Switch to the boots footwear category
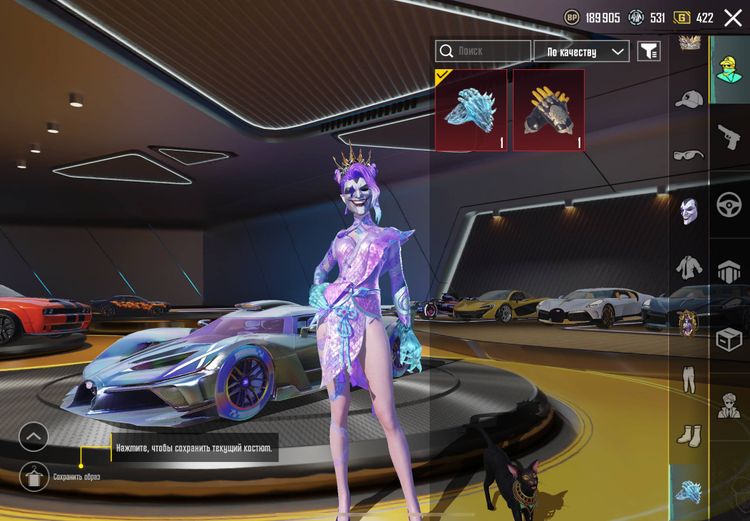 click(689, 435)
